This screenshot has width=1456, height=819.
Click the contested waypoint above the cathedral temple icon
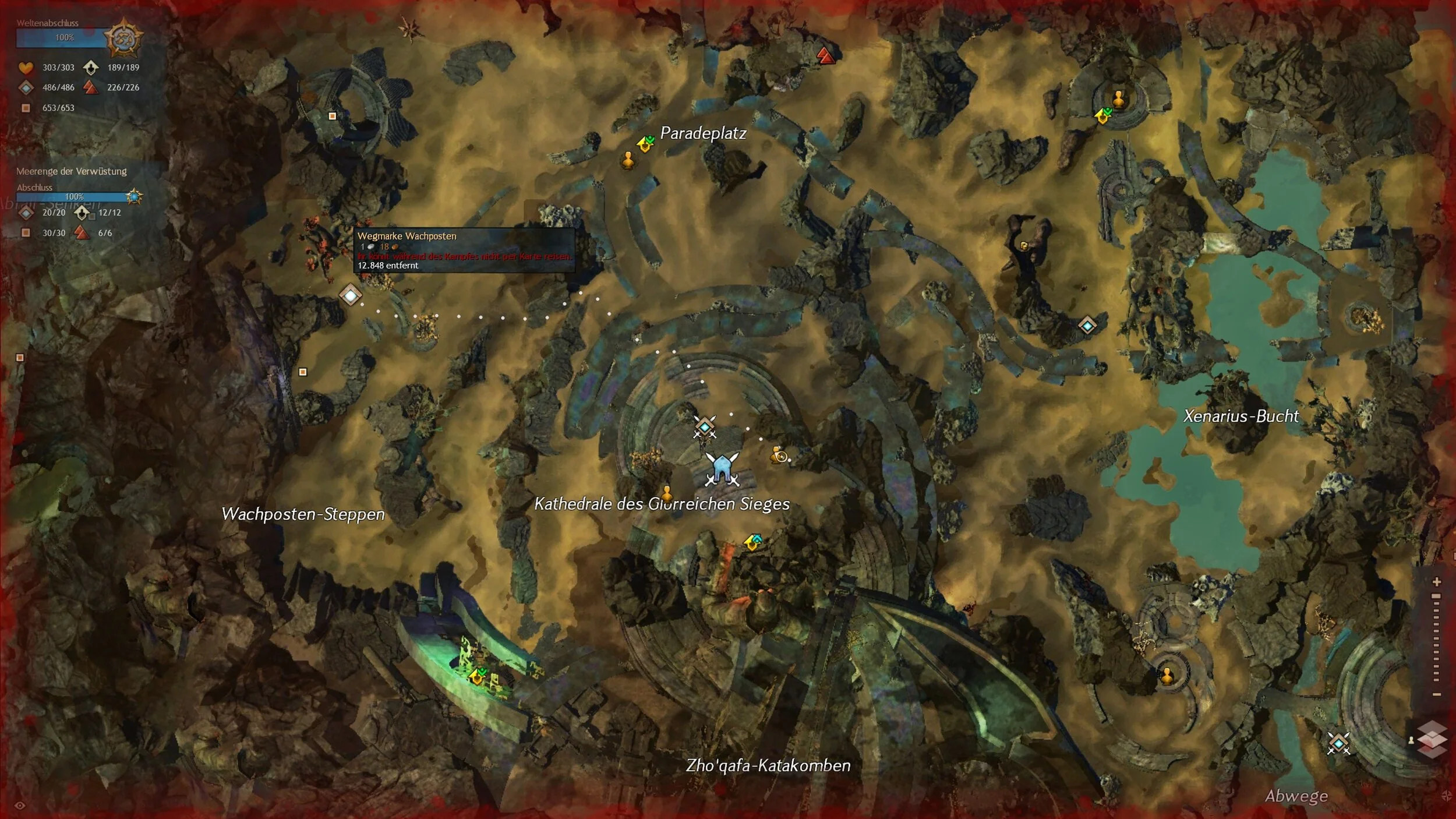click(x=705, y=428)
